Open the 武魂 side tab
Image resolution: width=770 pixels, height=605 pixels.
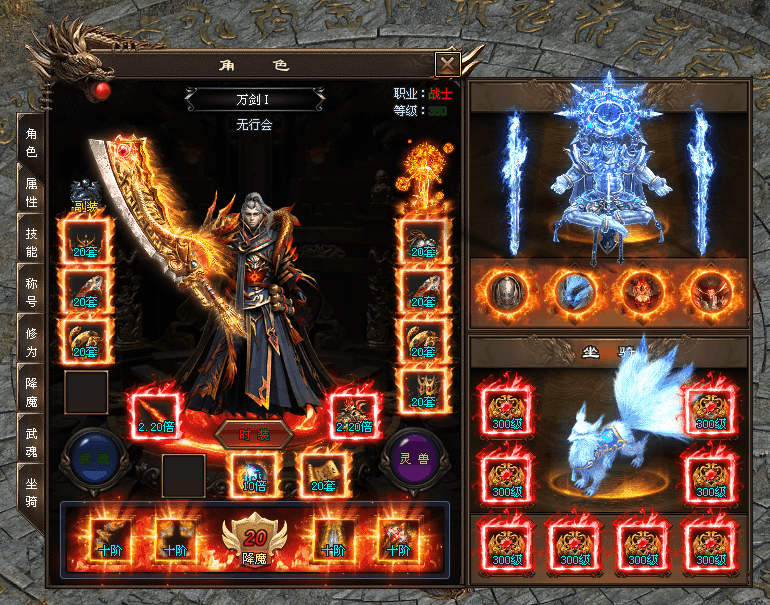(32, 440)
